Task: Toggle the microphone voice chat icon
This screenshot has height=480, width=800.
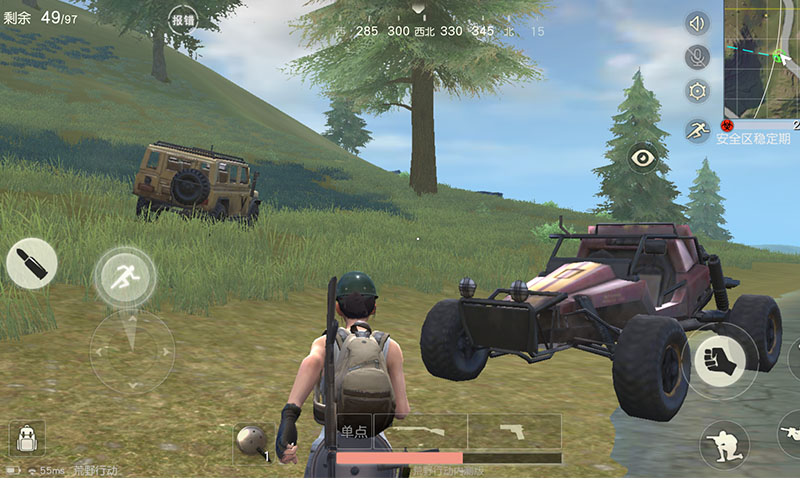Action: click(x=697, y=57)
